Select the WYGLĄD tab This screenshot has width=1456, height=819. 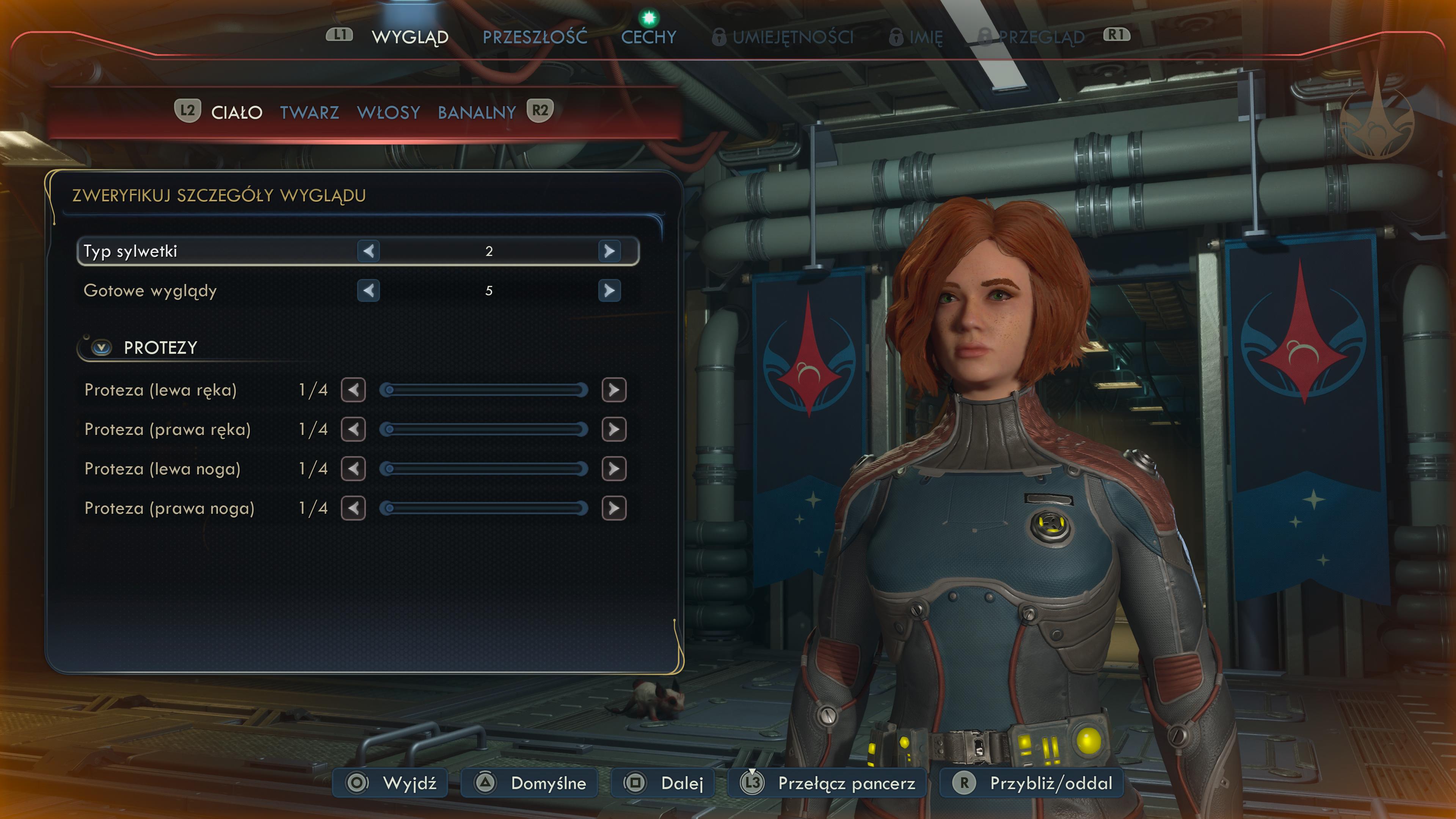[410, 37]
